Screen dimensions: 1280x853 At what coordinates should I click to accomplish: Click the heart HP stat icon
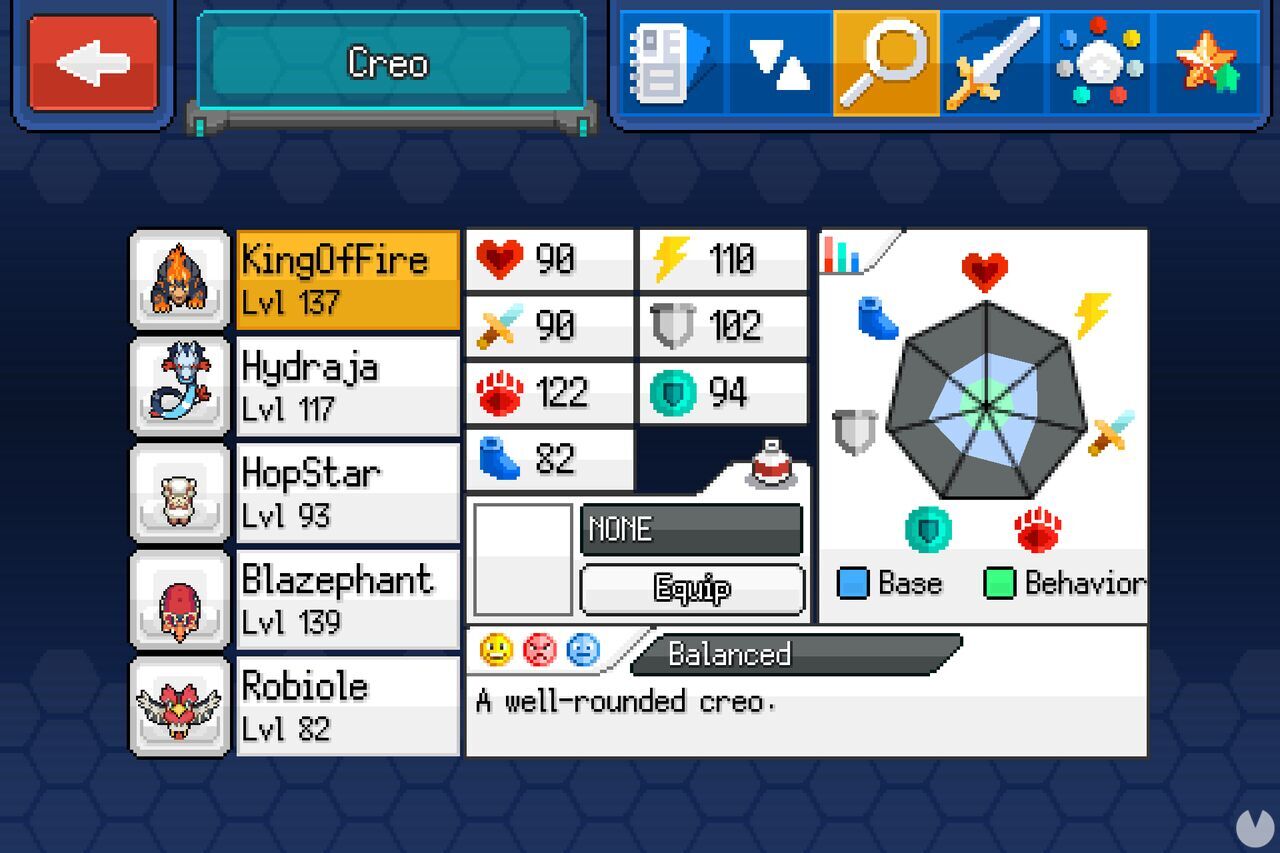[x=500, y=258]
